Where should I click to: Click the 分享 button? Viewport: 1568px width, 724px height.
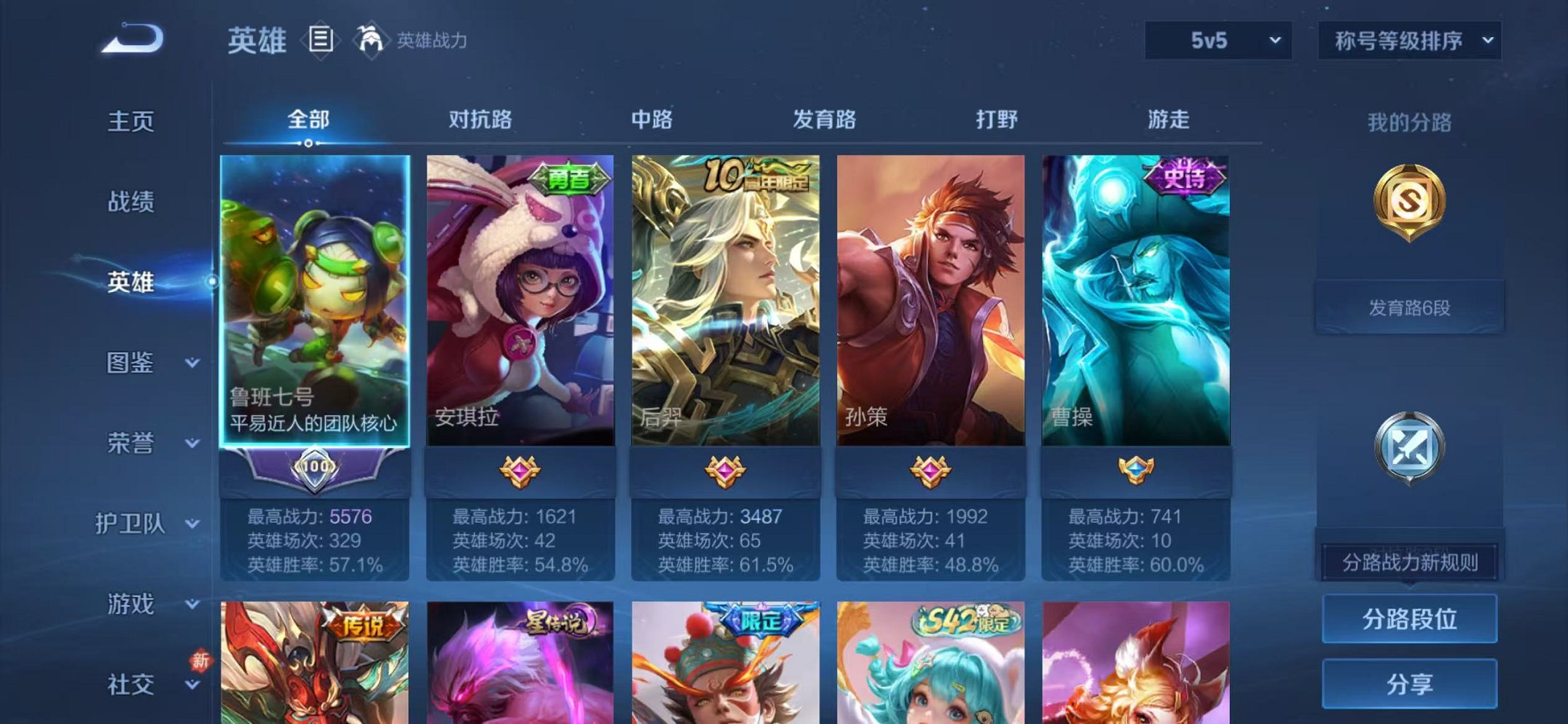tap(1409, 683)
